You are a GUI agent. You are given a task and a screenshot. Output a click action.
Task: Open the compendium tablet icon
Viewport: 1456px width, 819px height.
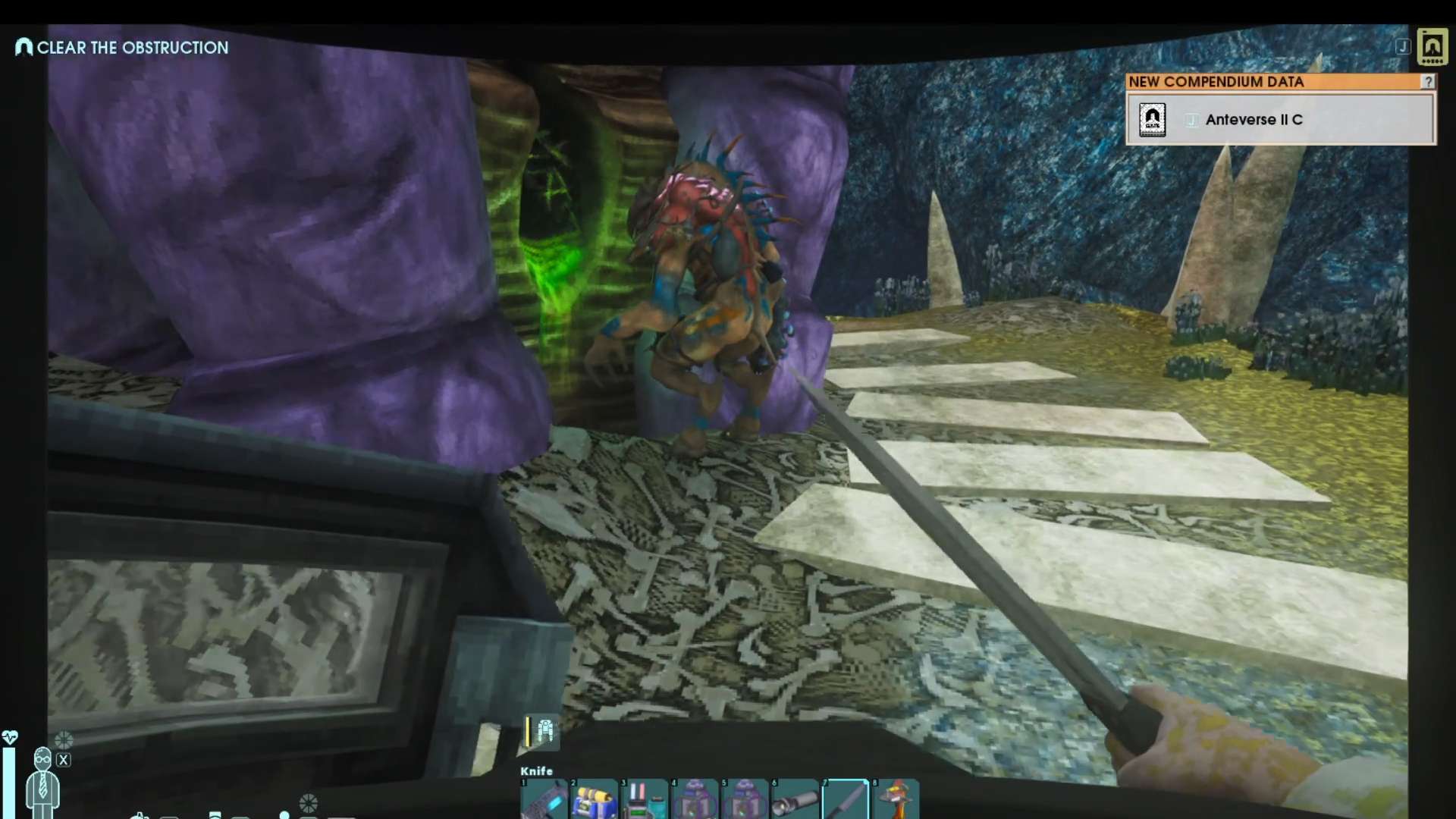tap(1432, 47)
